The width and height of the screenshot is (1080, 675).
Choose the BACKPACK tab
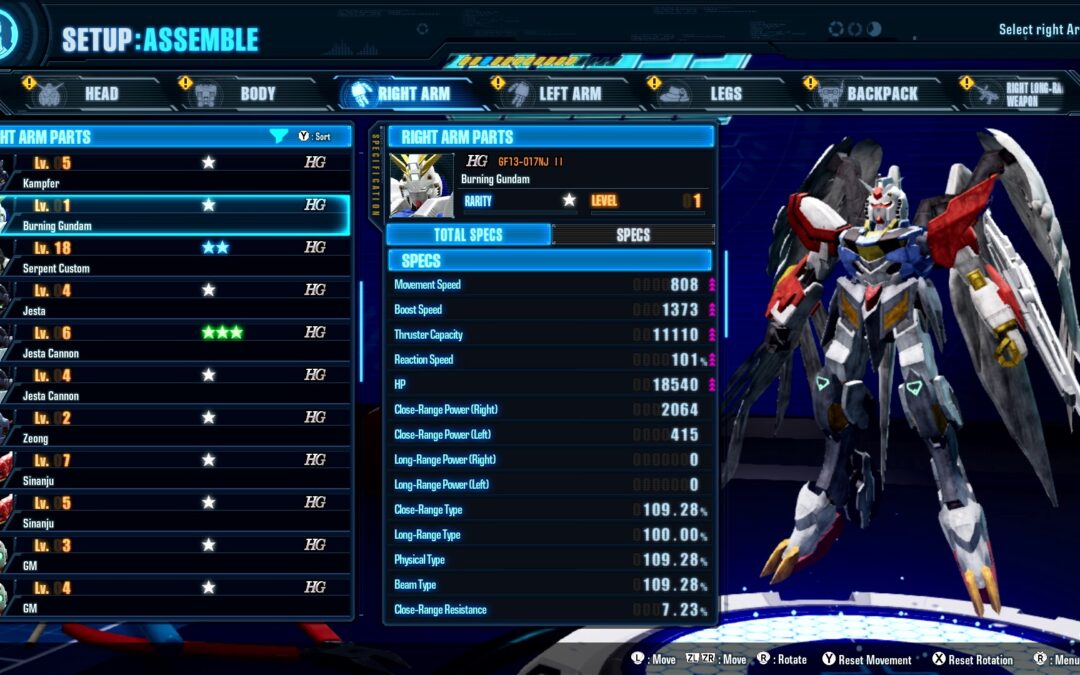click(x=873, y=94)
